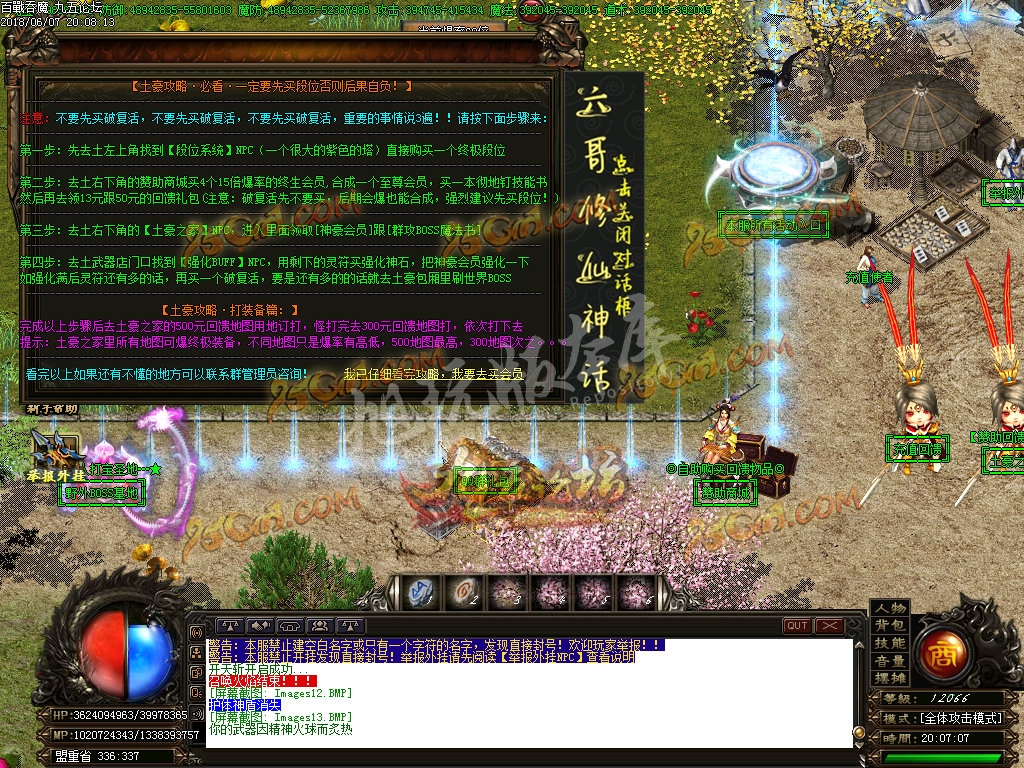Use the red swirl item in hotbar slot 2
1024x768 pixels.
tap(464, 592)
